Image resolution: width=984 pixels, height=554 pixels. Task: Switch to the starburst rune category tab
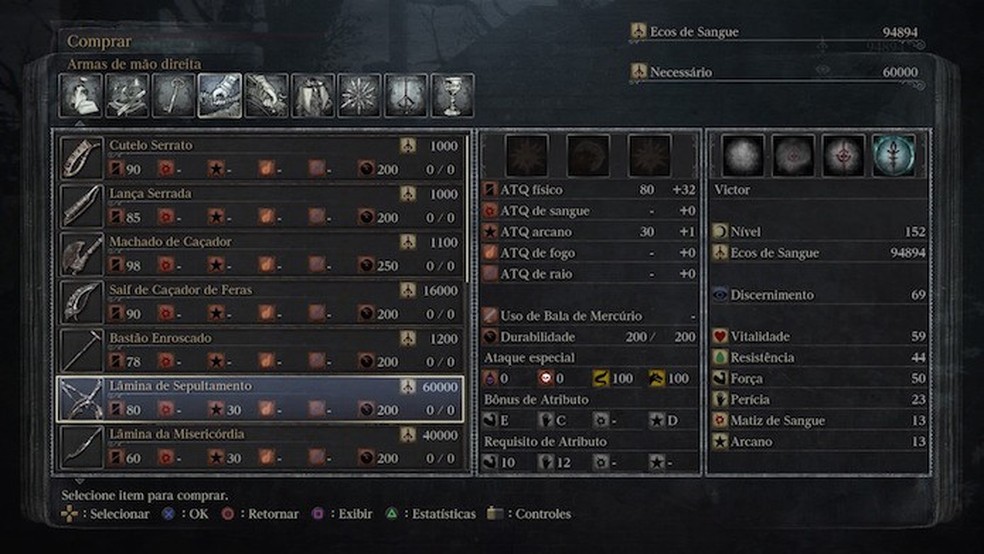tap(359, 96)
